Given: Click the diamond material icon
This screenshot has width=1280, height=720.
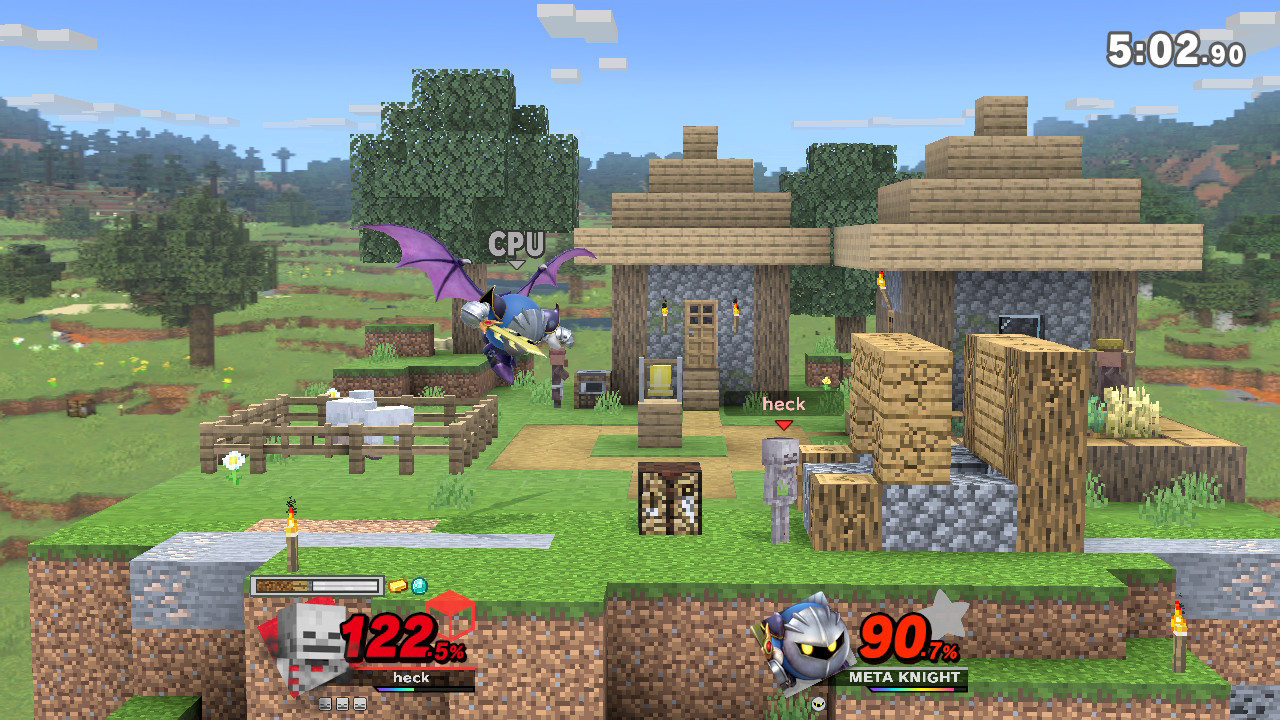Looking at the screenshot, I should [x=418, y=586].
